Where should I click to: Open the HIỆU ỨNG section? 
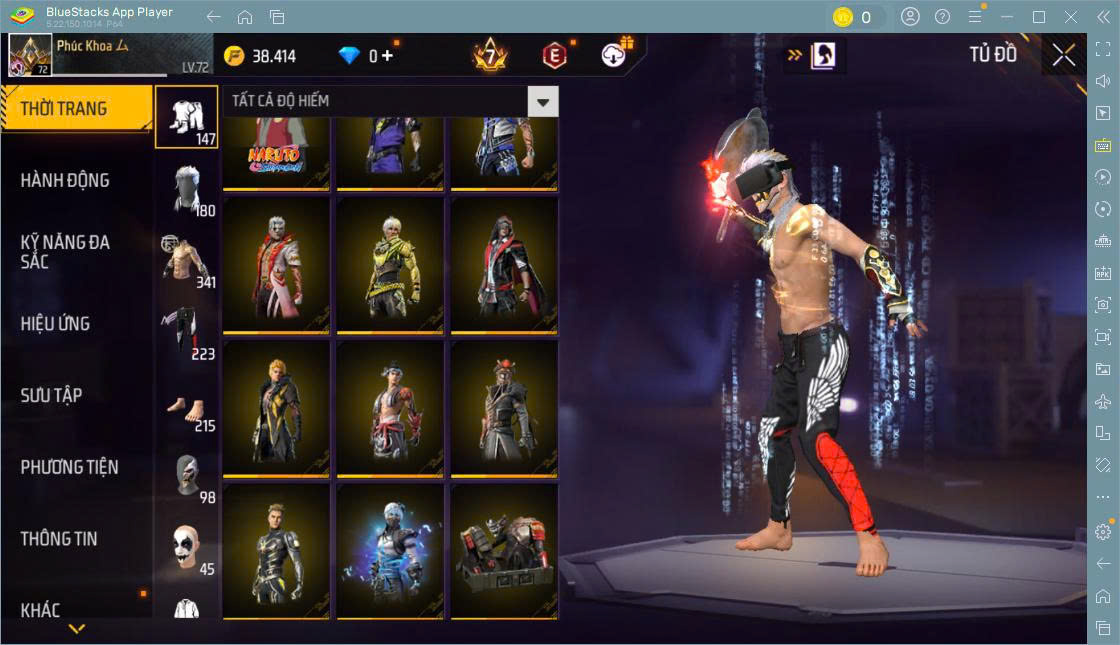coord(56,324)
